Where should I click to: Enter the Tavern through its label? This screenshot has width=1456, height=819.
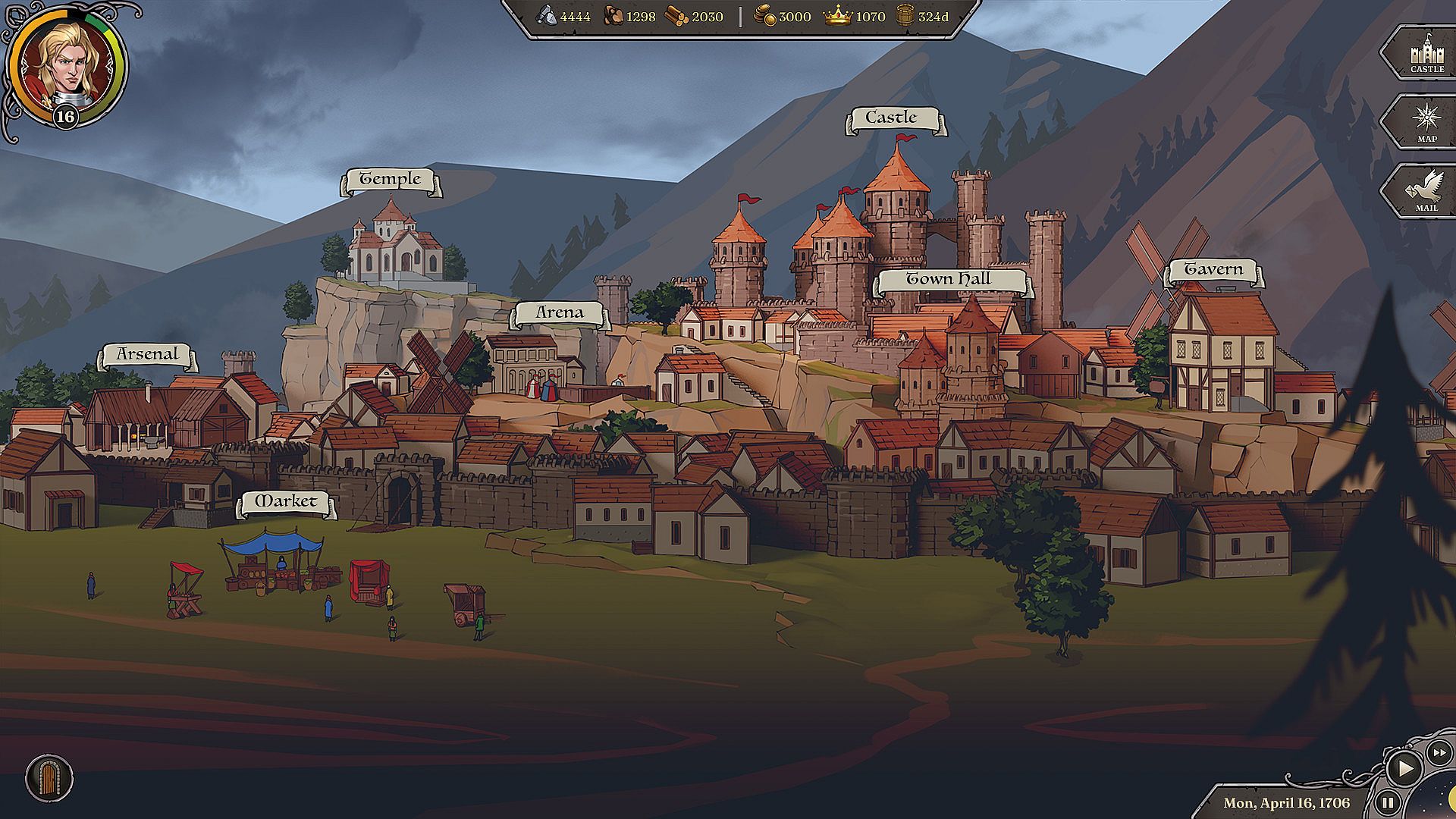(1214, 270)
